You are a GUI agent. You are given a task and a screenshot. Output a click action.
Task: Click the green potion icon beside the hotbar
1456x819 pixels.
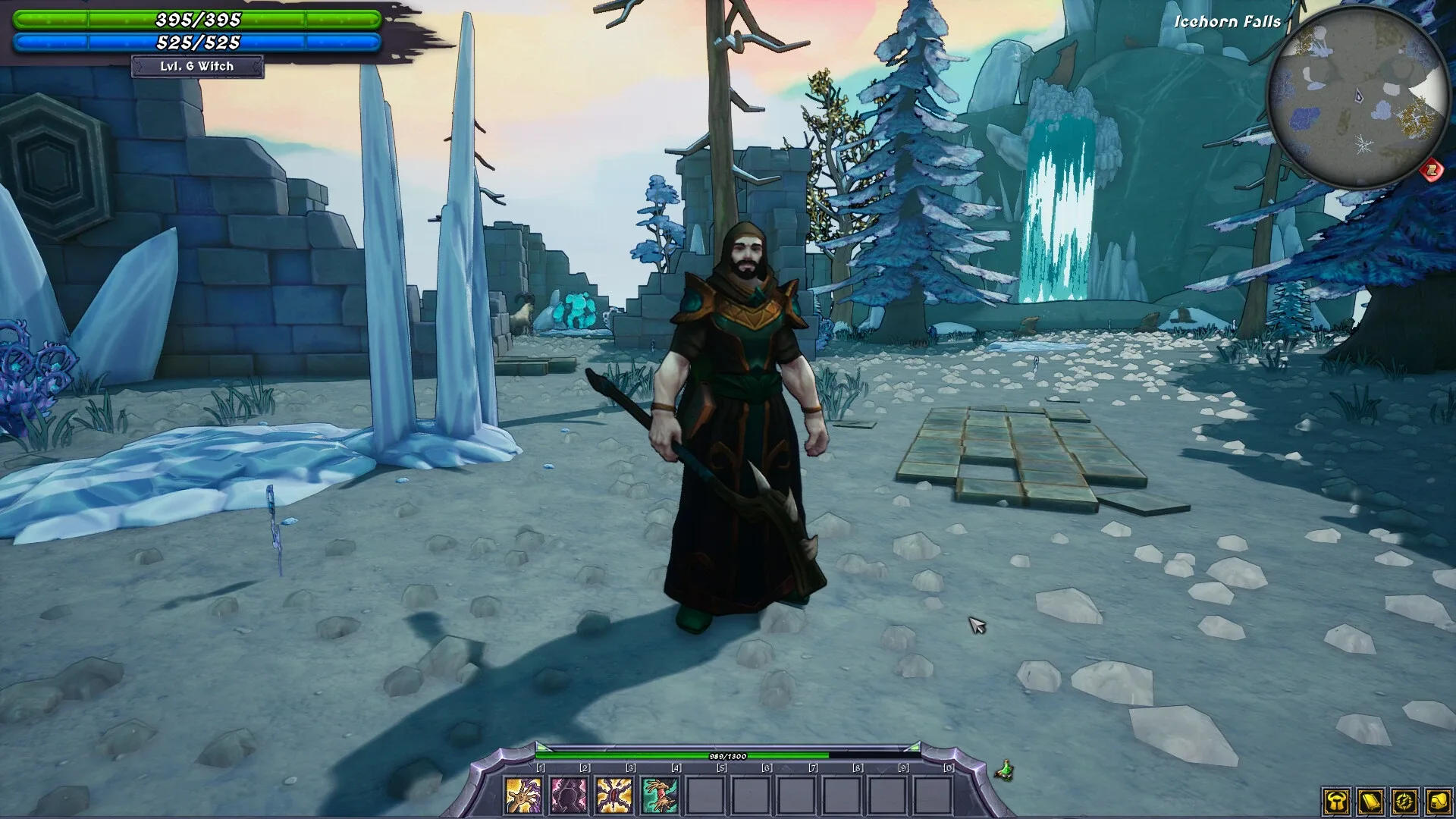click(x=1006, y=768)
